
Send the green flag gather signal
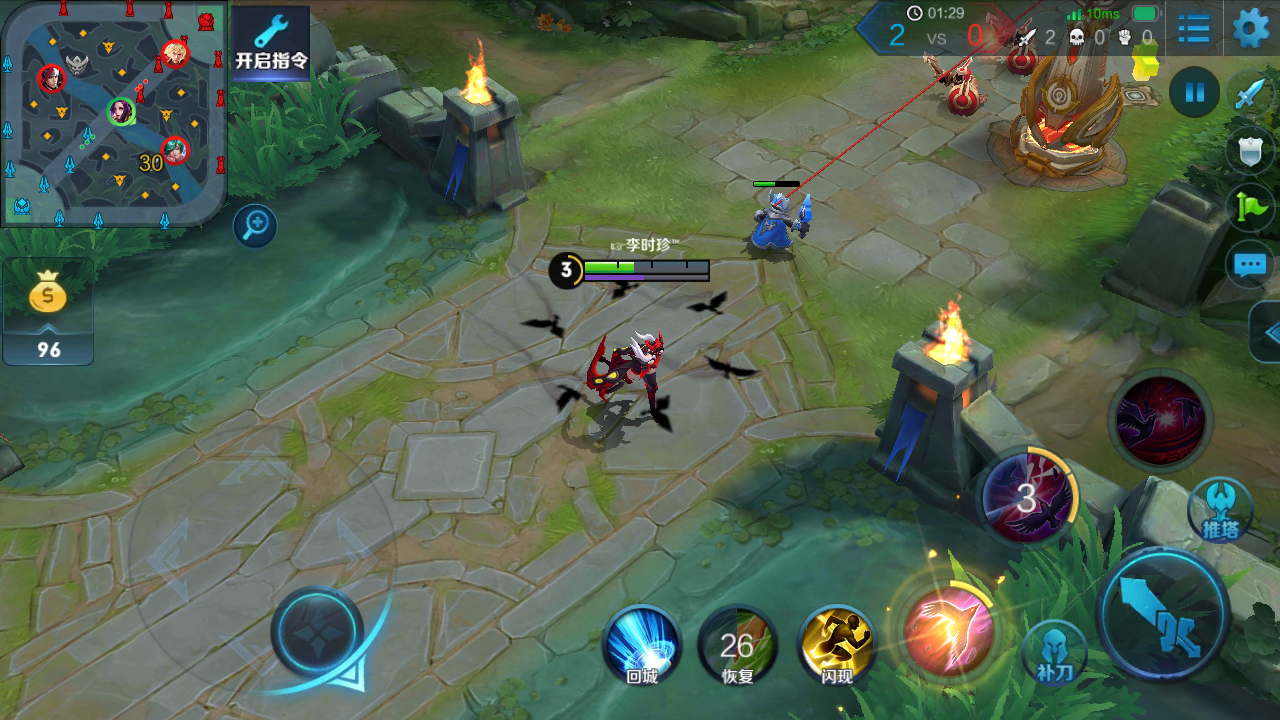coord(1251,208)
